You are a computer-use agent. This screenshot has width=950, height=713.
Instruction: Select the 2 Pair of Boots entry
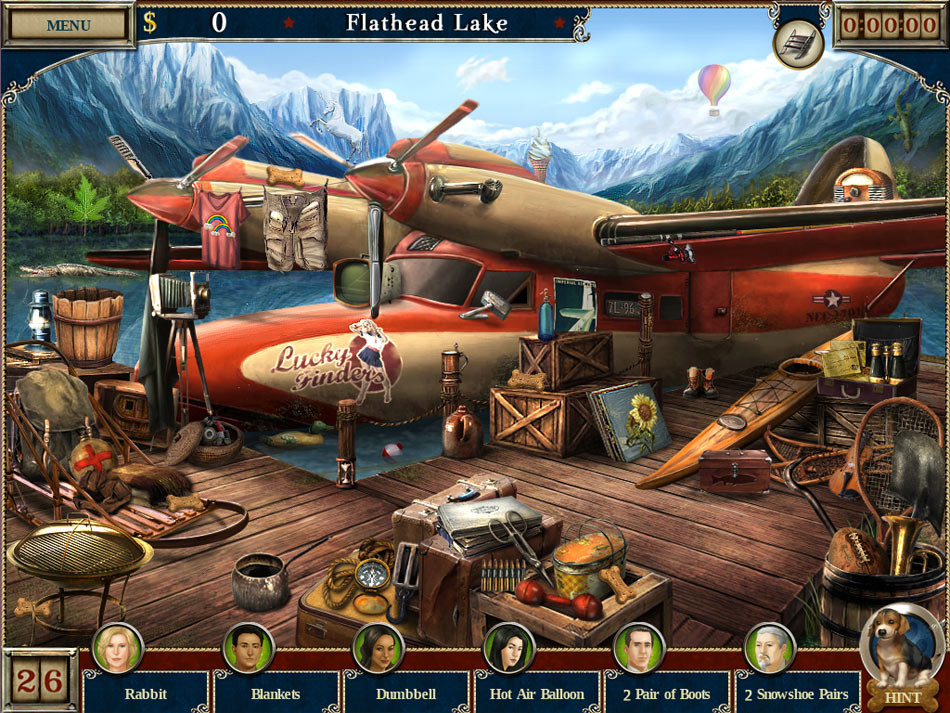point(666,693)
